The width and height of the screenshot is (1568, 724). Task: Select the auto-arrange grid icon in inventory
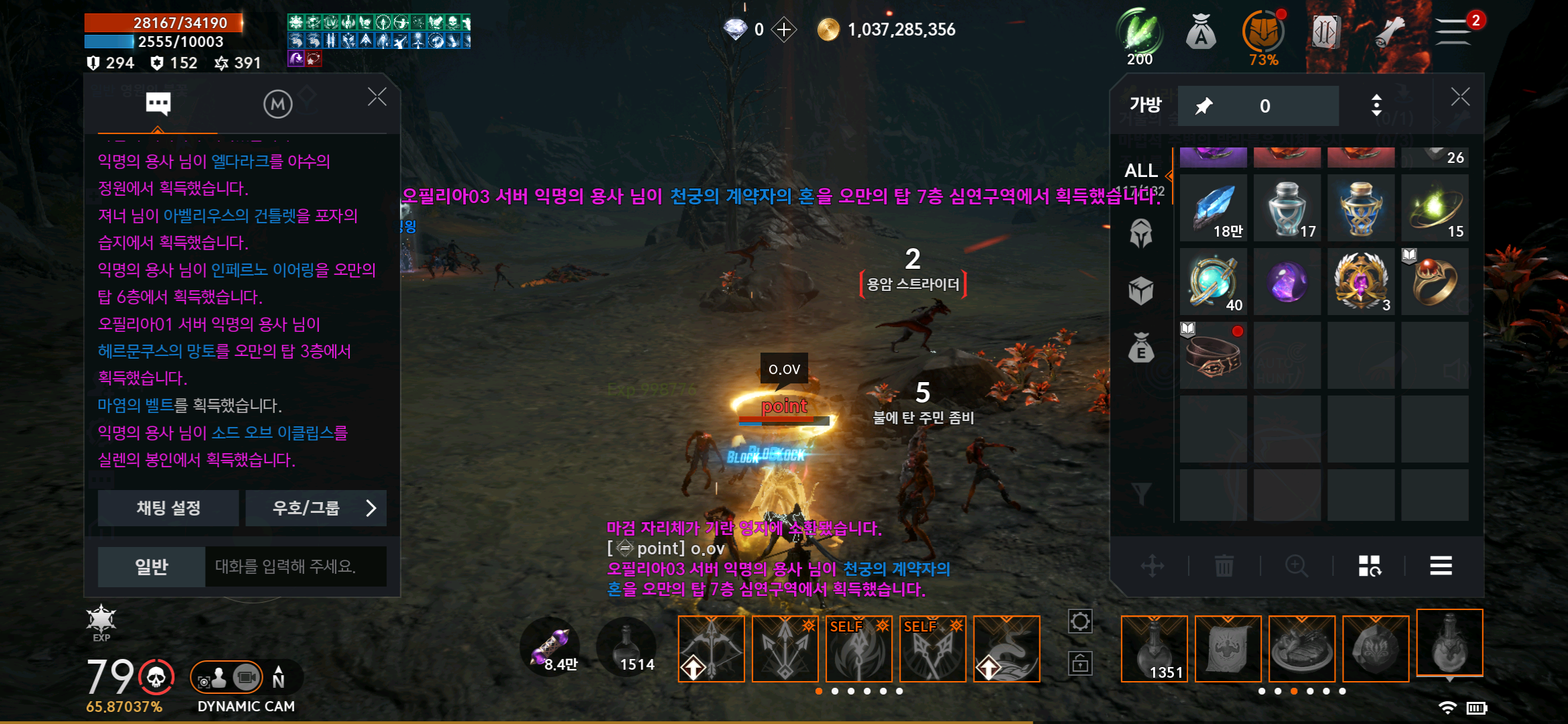pos(1369,566)
